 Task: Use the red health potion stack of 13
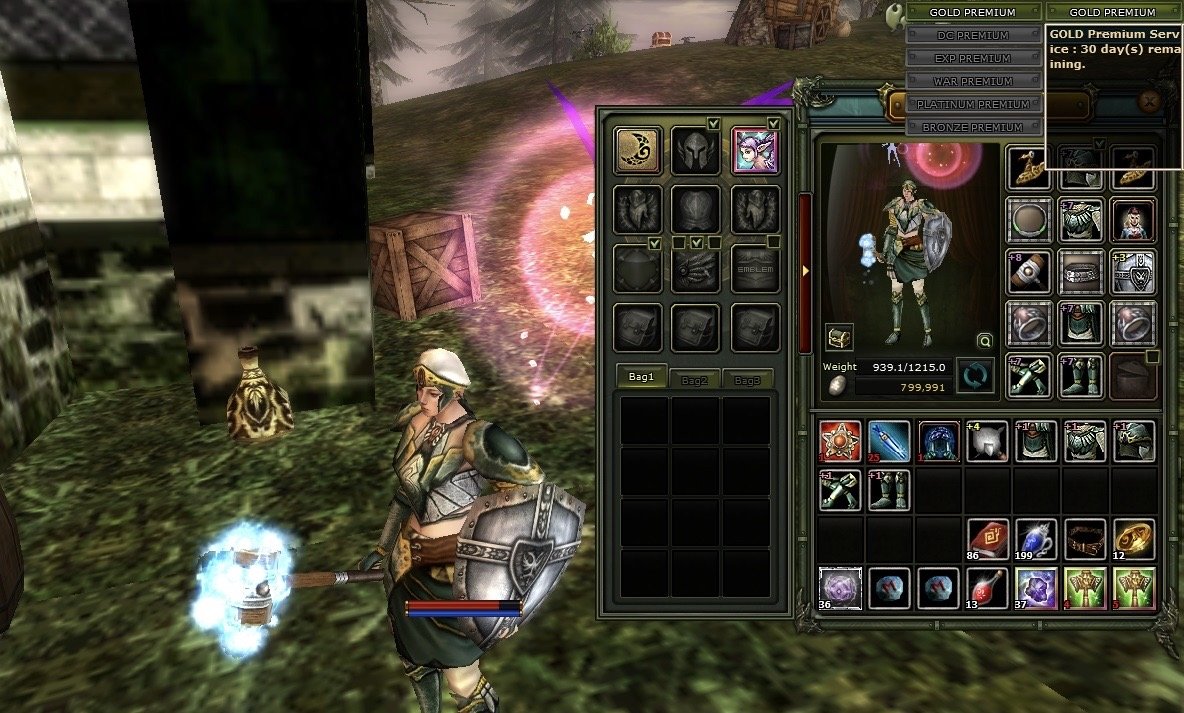(987, 589)
